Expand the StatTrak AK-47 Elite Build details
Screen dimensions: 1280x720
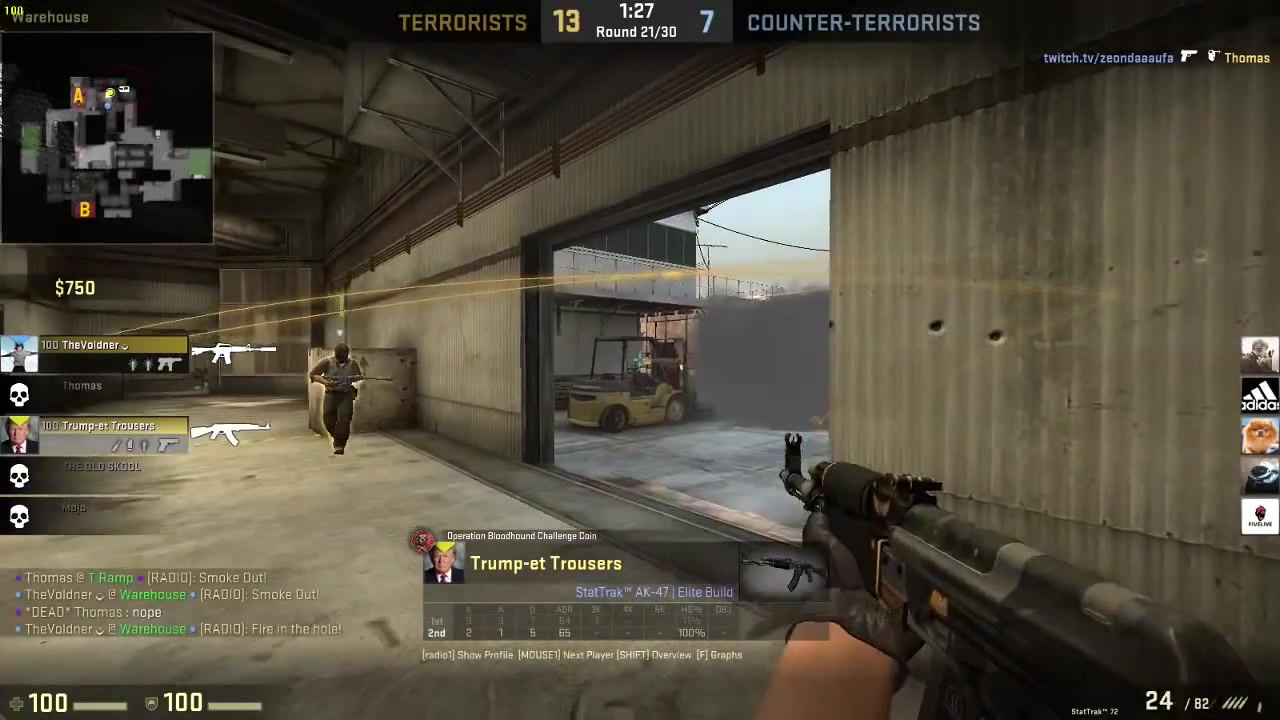[655, 592]
